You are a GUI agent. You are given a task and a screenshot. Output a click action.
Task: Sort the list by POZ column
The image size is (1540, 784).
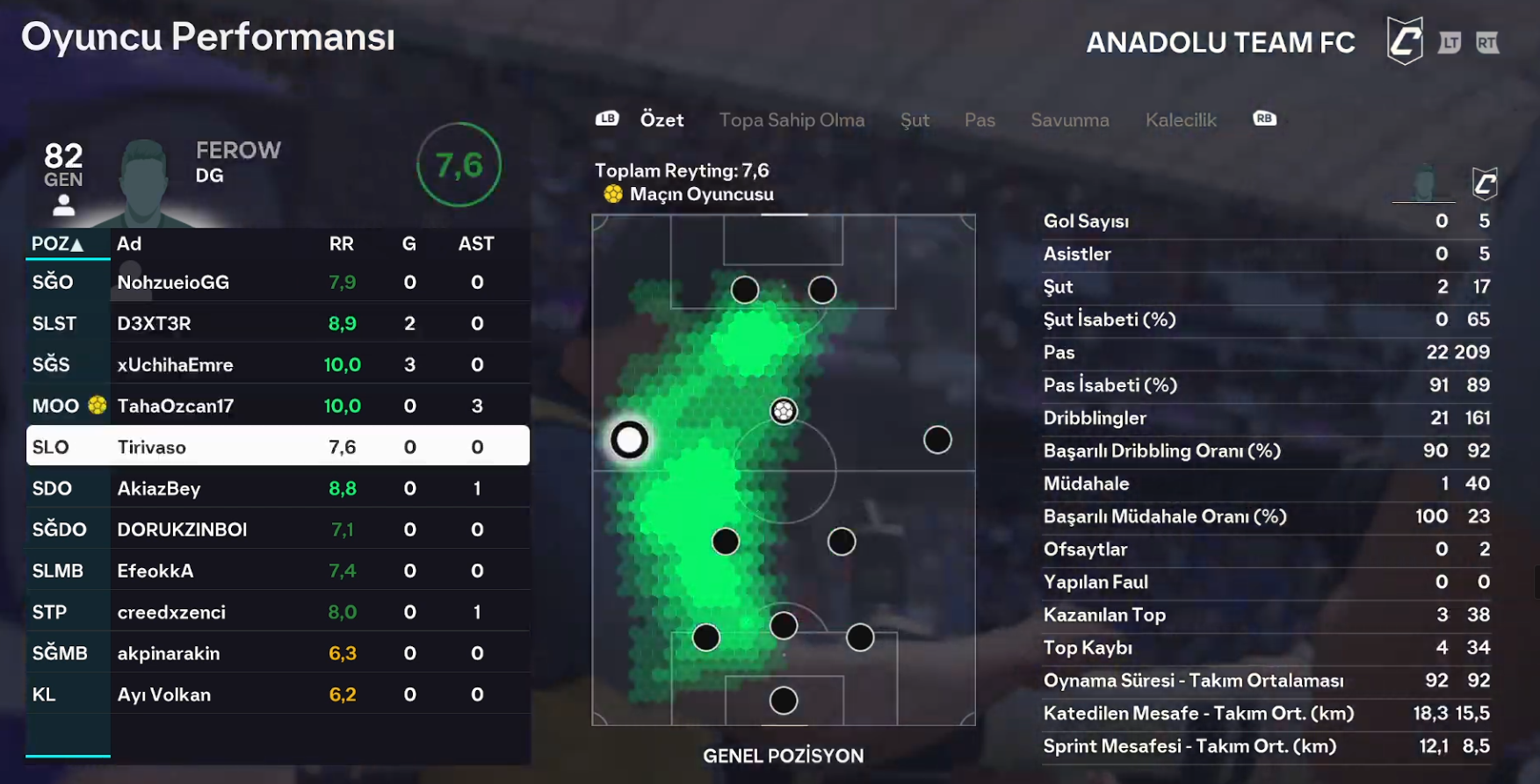(x=57, y=244)
